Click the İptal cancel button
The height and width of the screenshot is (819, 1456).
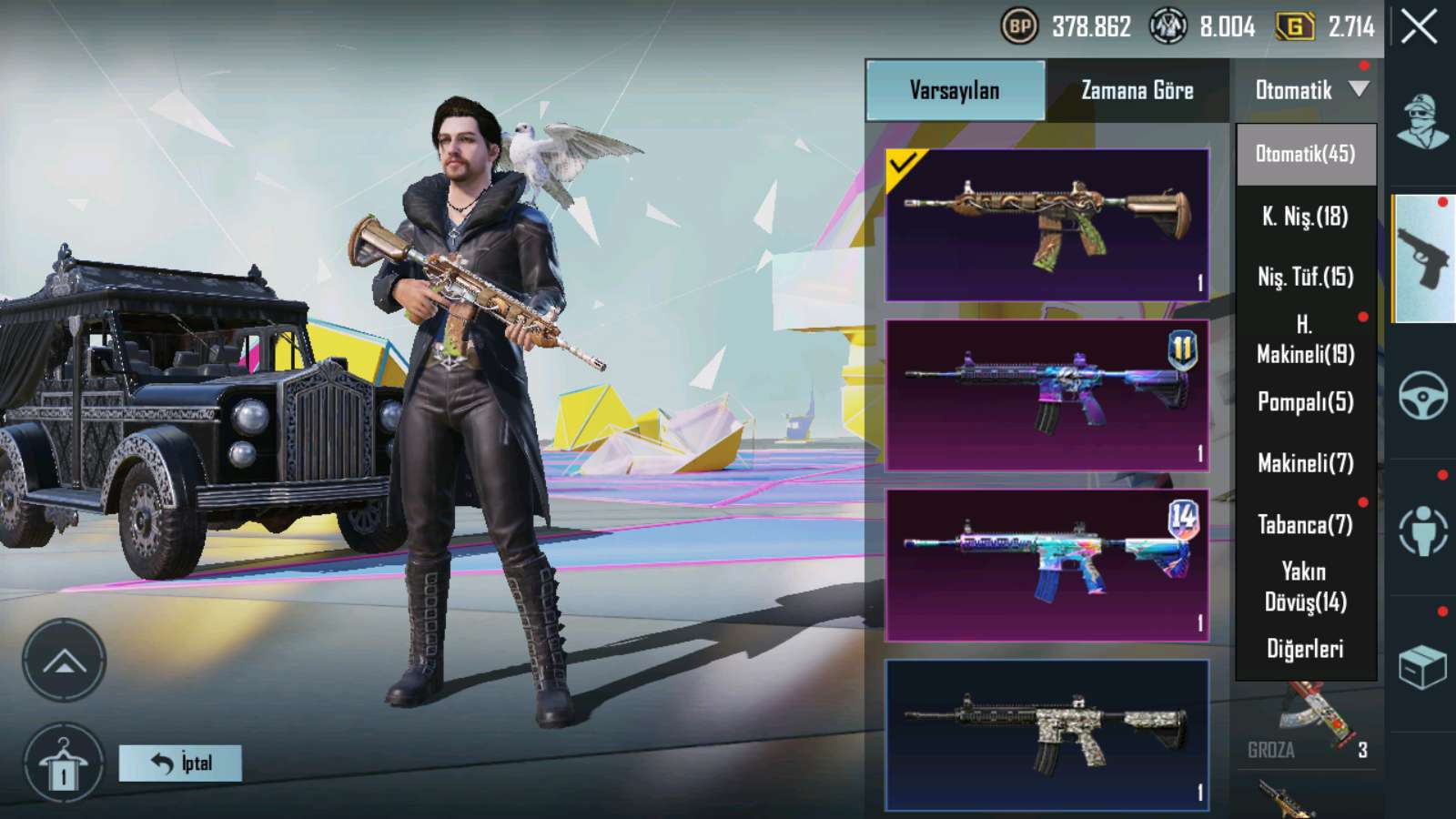click(x=180, y=763)
